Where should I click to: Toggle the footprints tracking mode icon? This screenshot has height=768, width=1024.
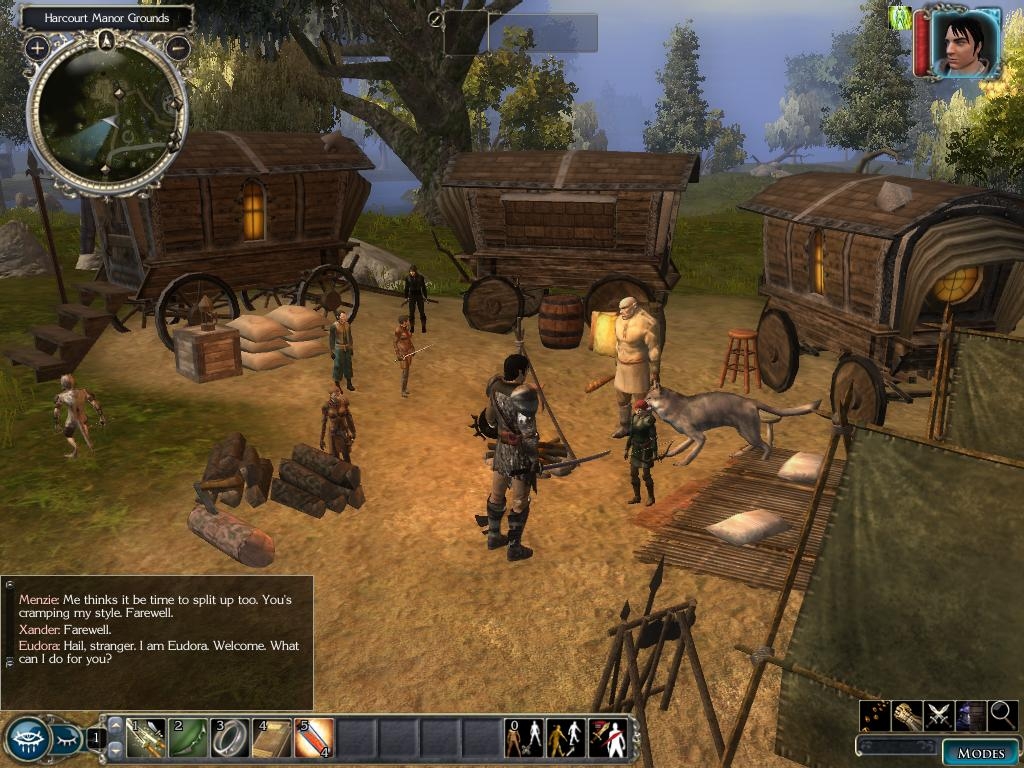tap(875, 715)
